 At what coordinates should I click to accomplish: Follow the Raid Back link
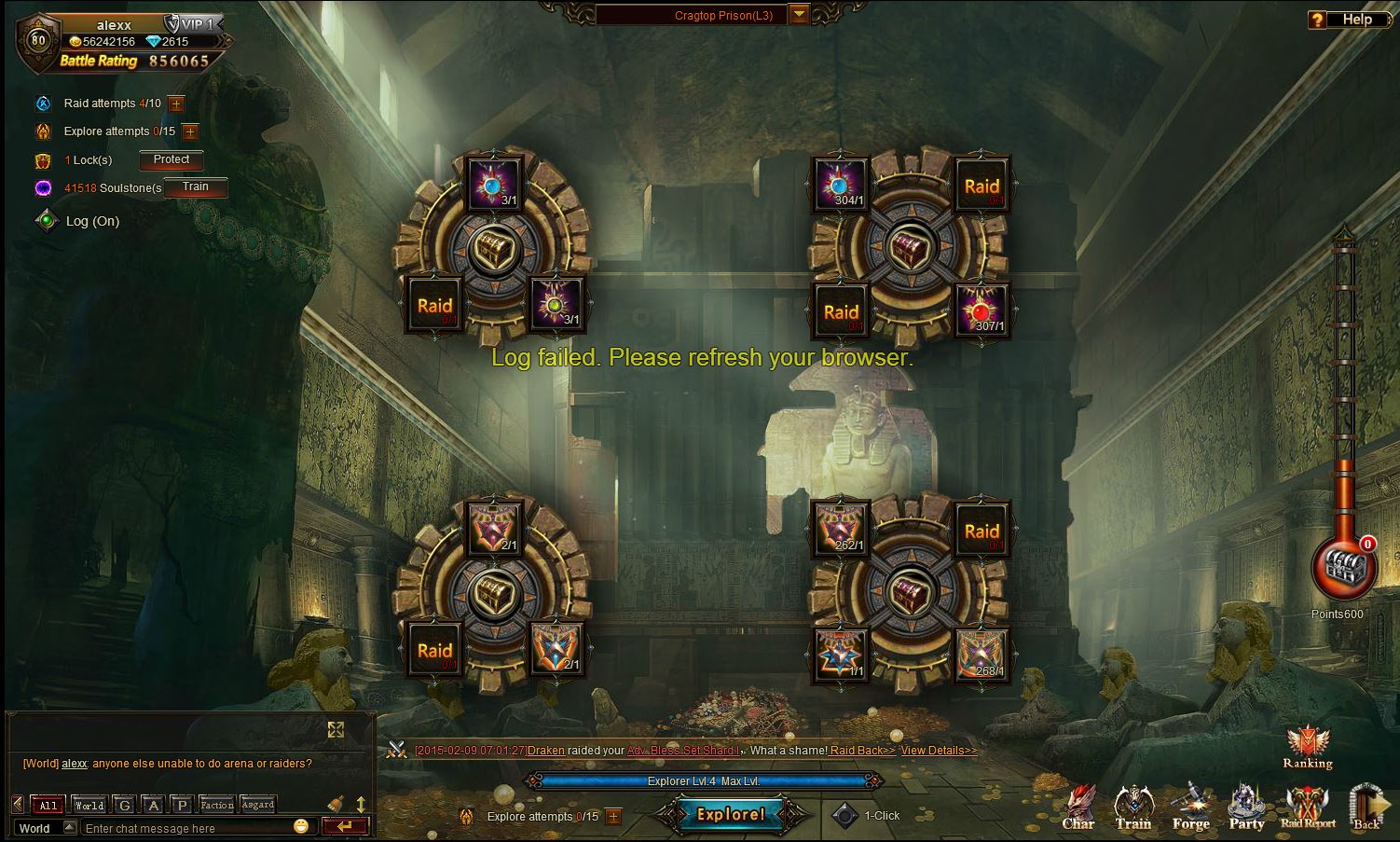coord(862,751)
